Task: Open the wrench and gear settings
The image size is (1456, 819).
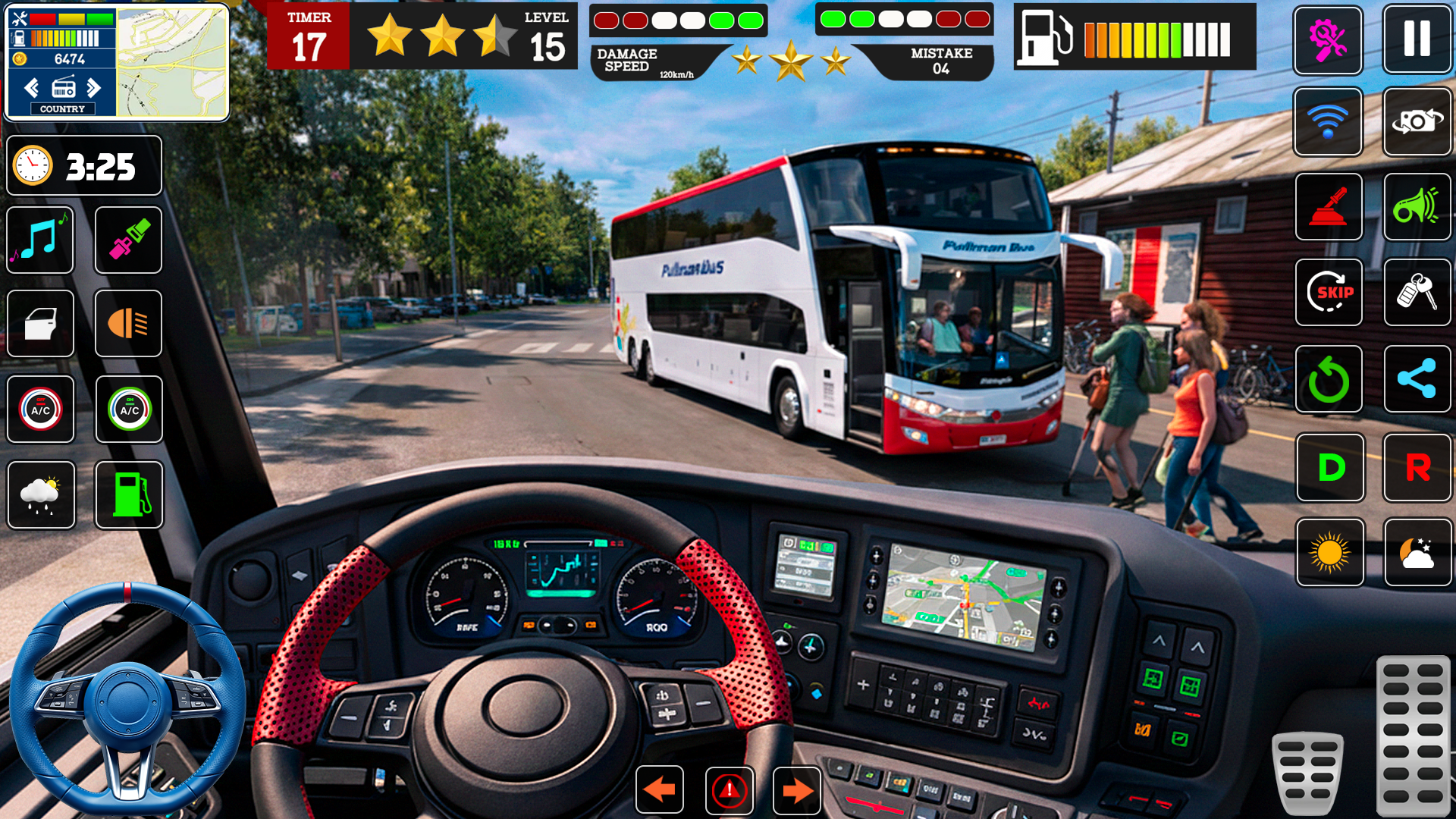Action: click(x=1328, y=40)
